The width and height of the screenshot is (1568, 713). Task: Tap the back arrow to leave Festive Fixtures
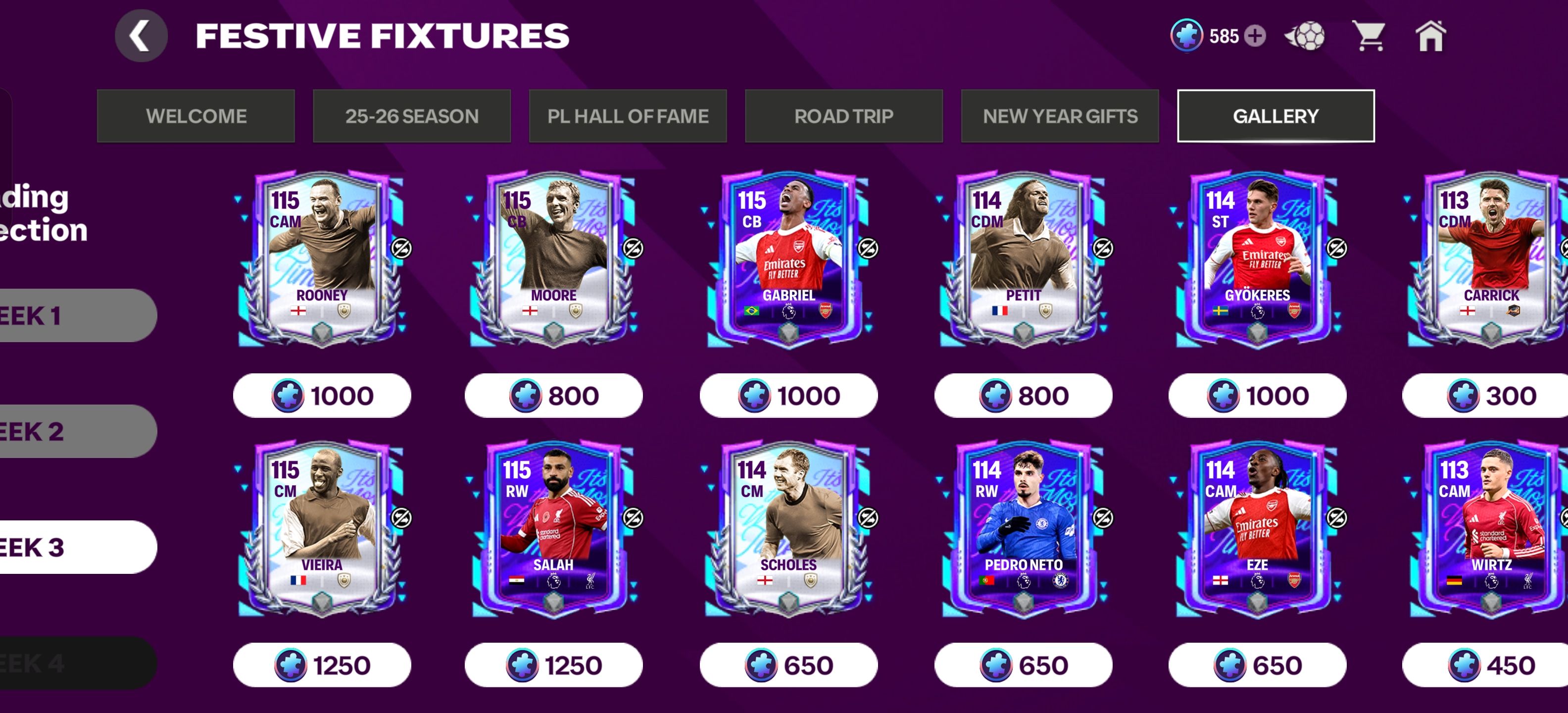(x=142, y=35)
